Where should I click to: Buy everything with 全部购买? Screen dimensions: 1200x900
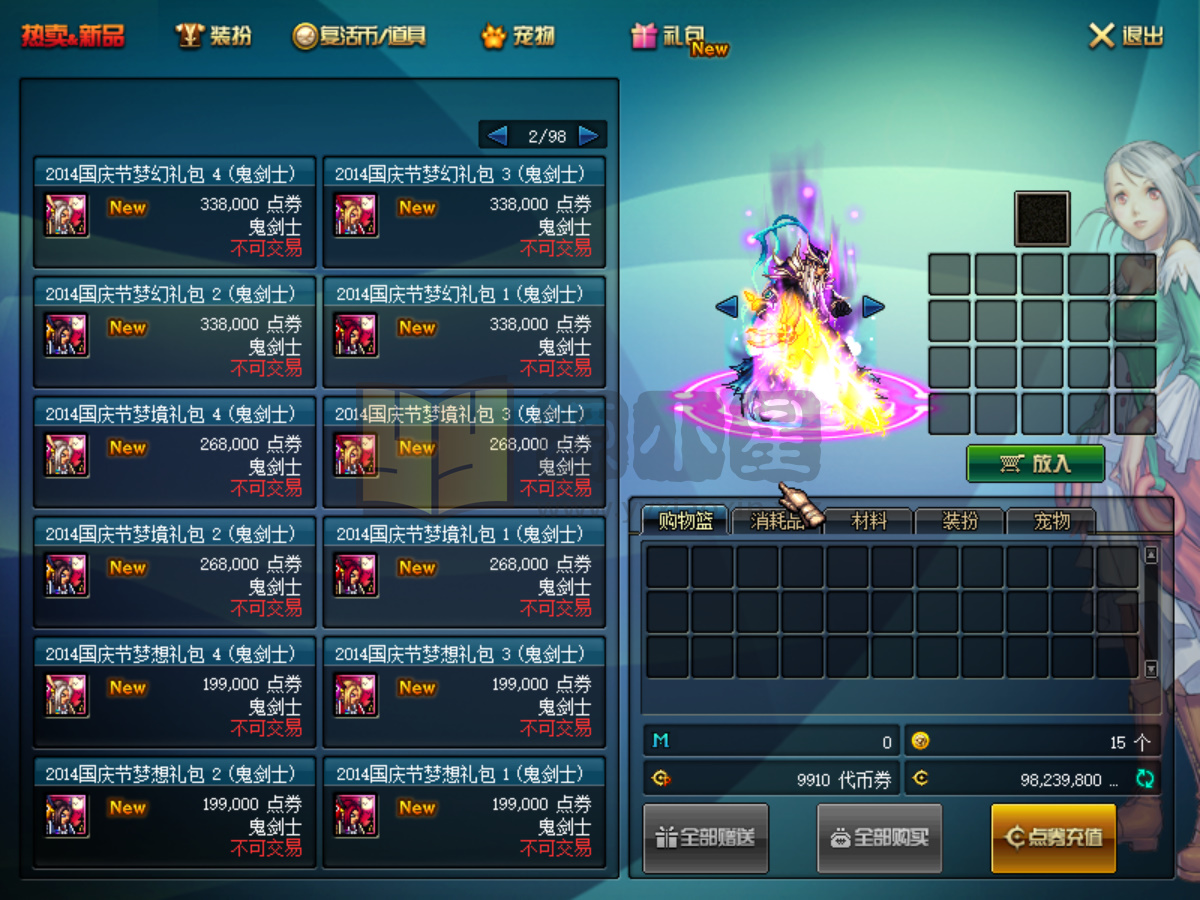tap(880, 838)
